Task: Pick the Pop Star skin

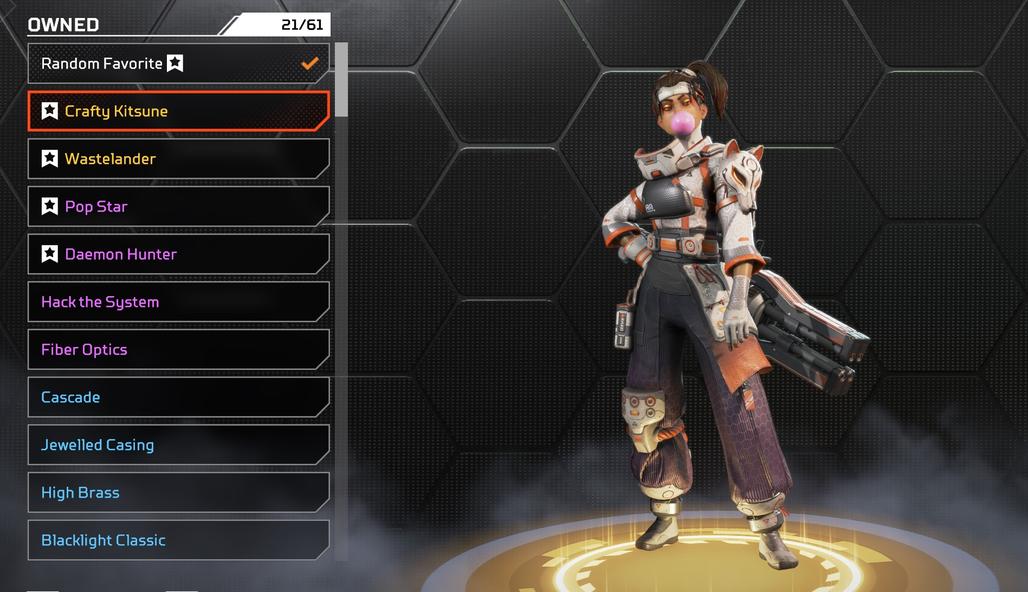Action: click(178, 207)
